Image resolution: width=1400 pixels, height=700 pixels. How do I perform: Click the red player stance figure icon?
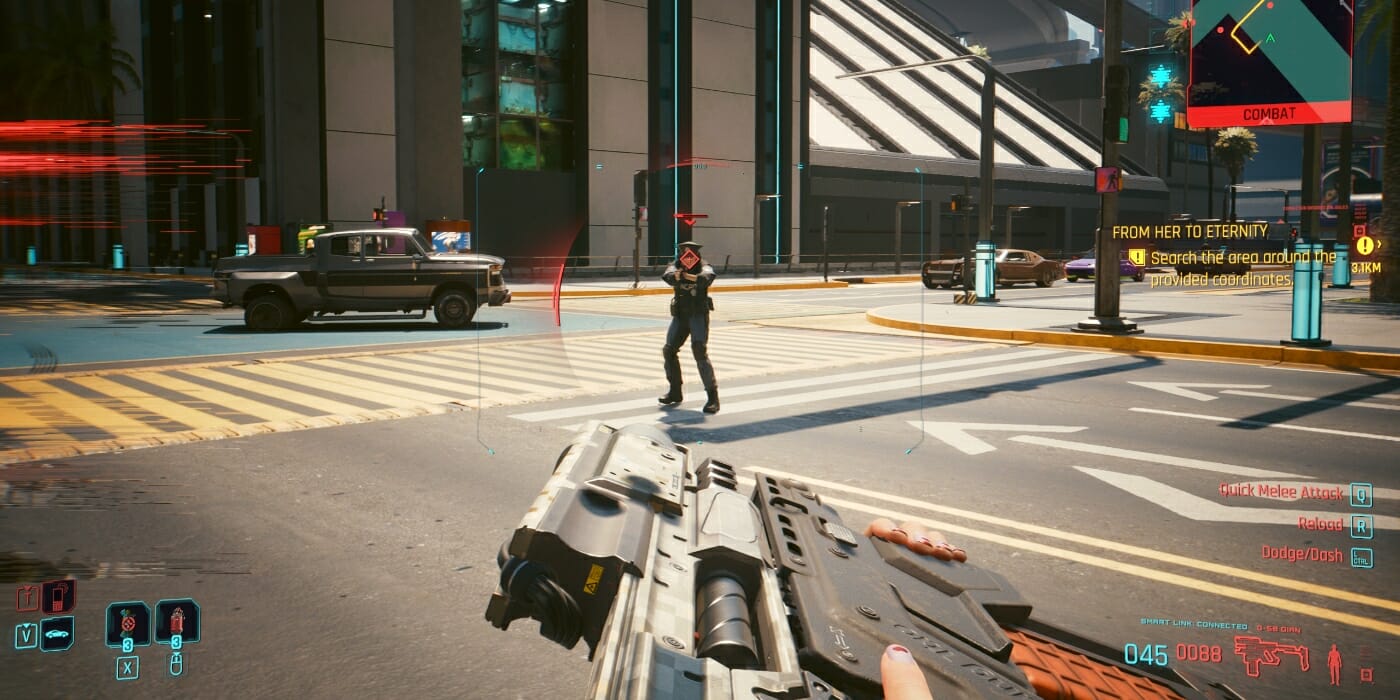(x=1334, y=663)
